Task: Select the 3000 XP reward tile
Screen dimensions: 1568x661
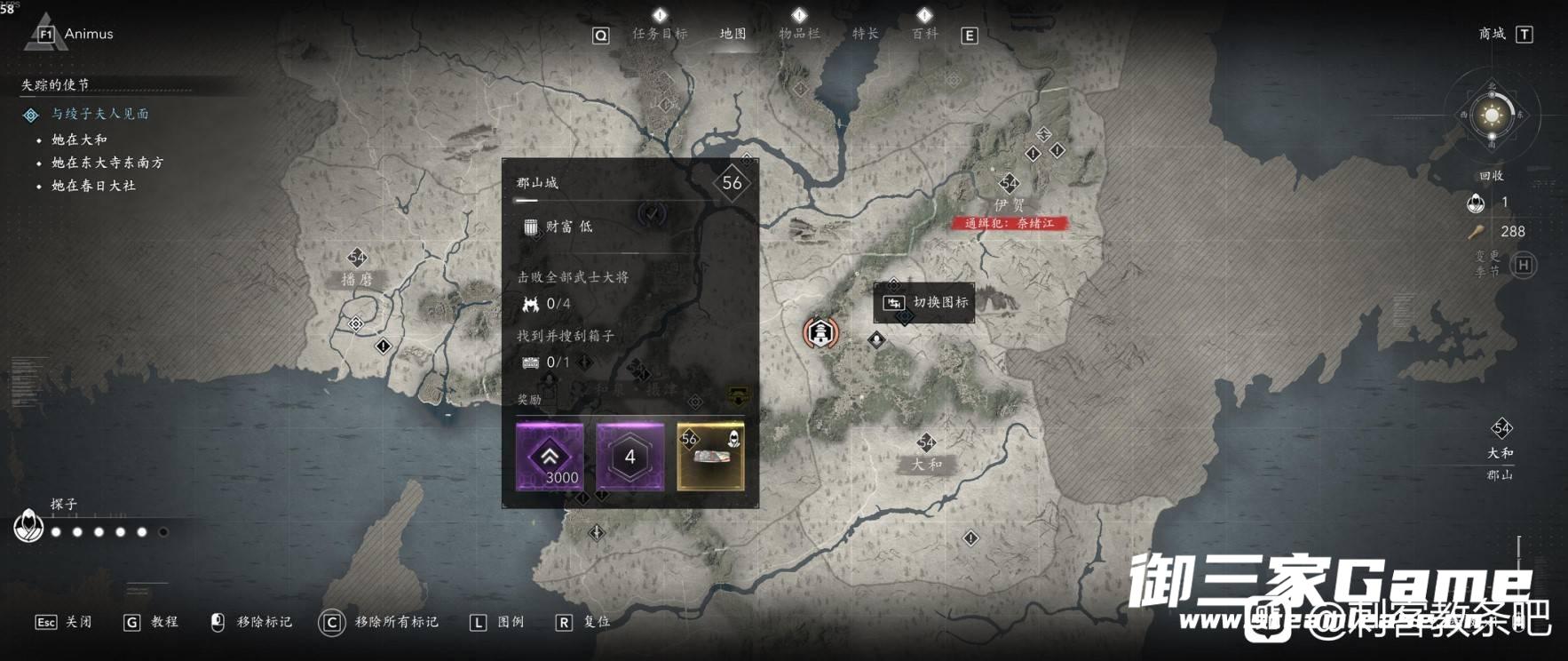Action: point(550,457)
